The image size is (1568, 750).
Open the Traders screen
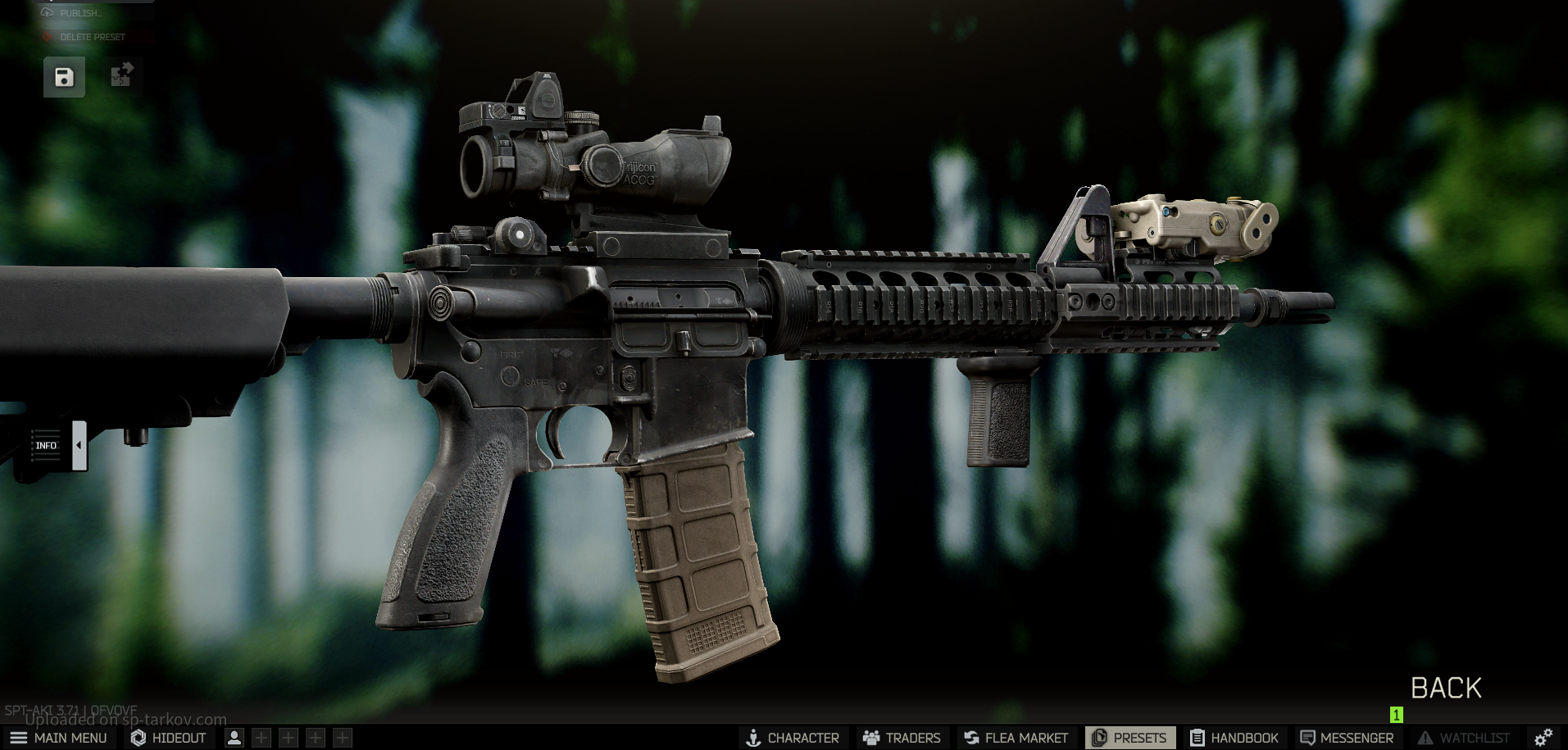[902, 738]
